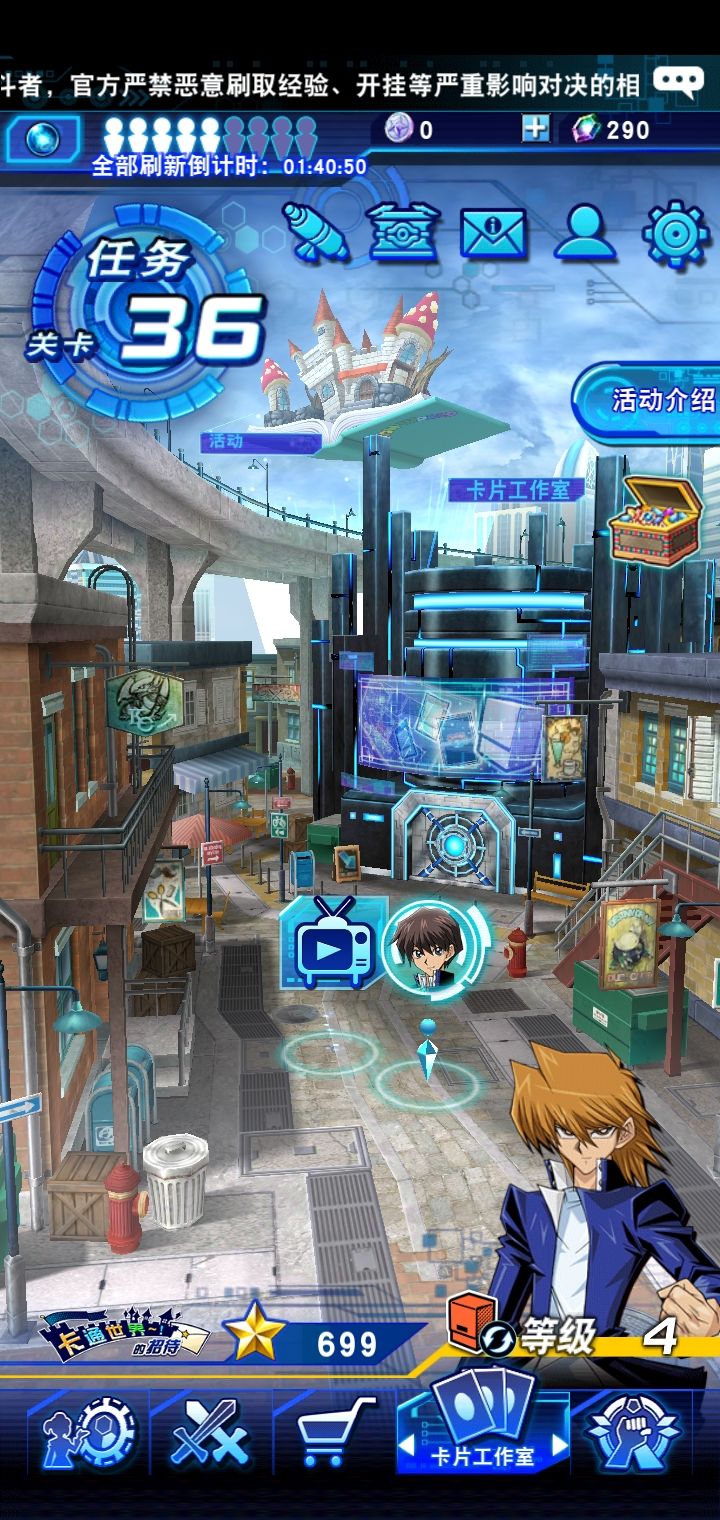Open the gear settings icon
This screenshot has width=720, height=1520.
click(675, 233)
